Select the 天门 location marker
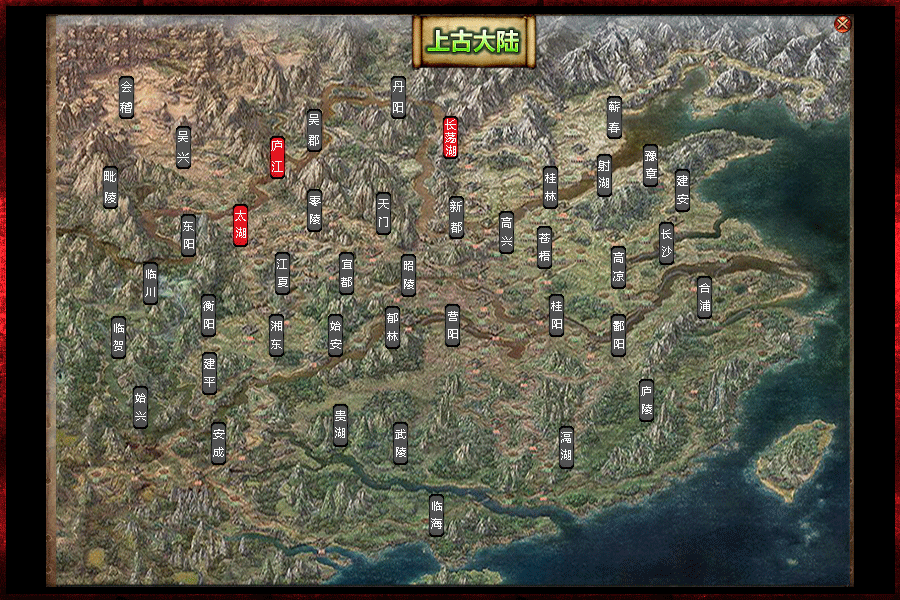Viewport: 900px width, 600px height. [x=383, y=213]
